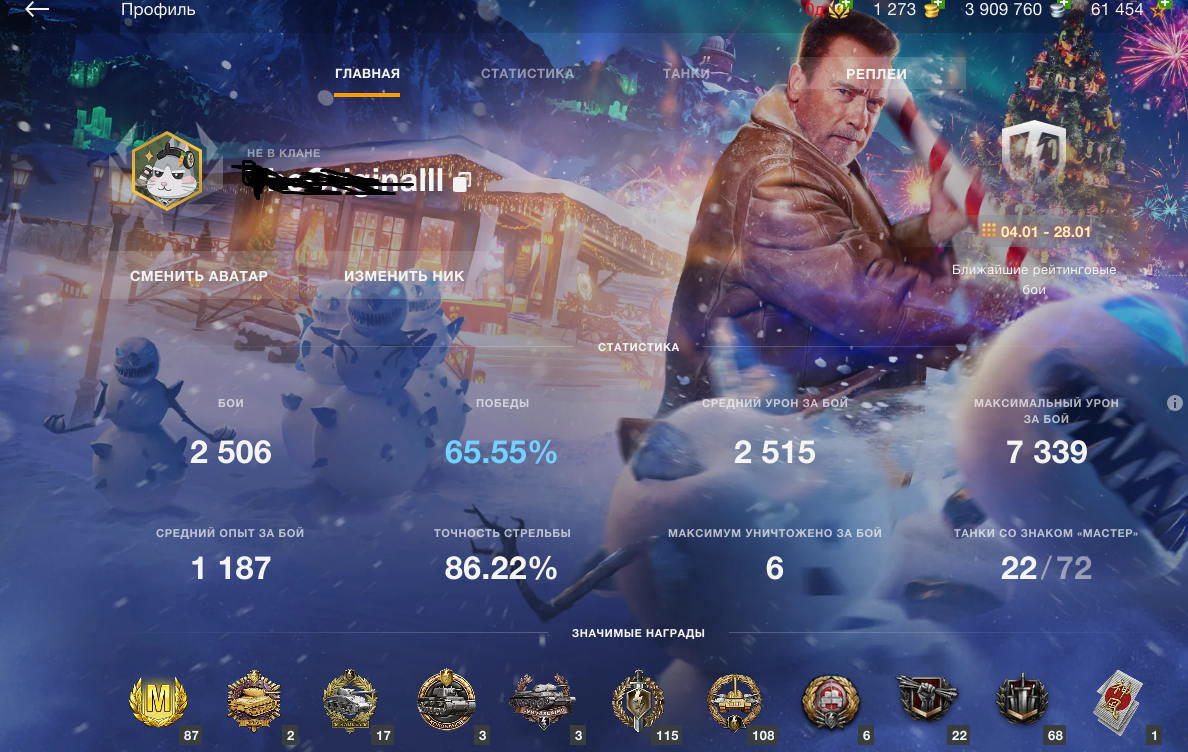Switch to the Статистика tab
Screen dimensions: 1188x752
point(527,74)
